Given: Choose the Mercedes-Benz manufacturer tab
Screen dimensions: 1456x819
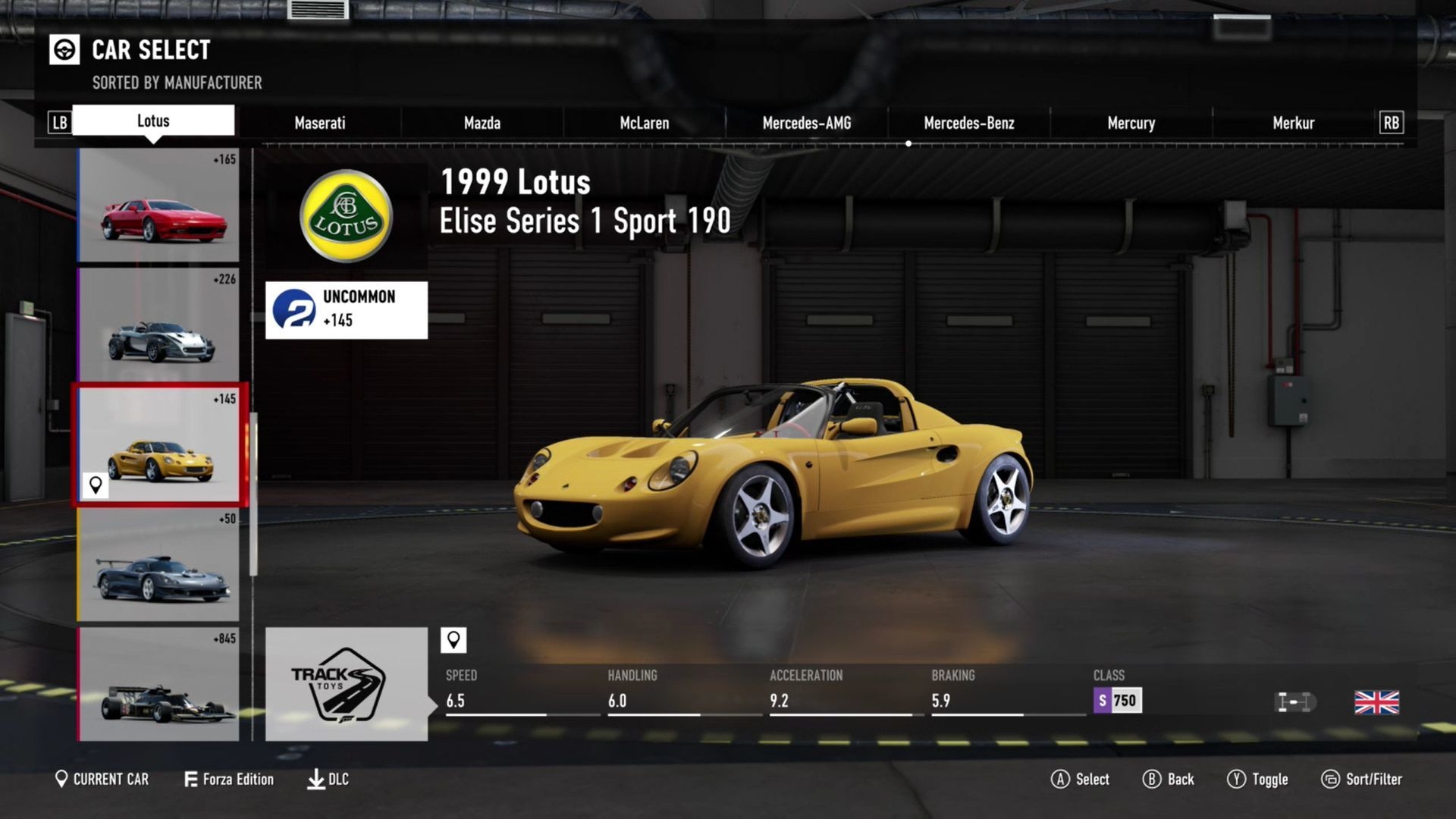Looking at the screenshot, I should (968, 123).
